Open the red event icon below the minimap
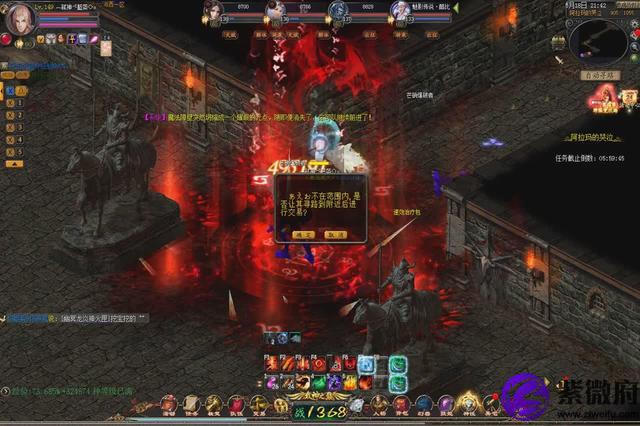This screenshot has height=426, width=640. click(604, 97)
